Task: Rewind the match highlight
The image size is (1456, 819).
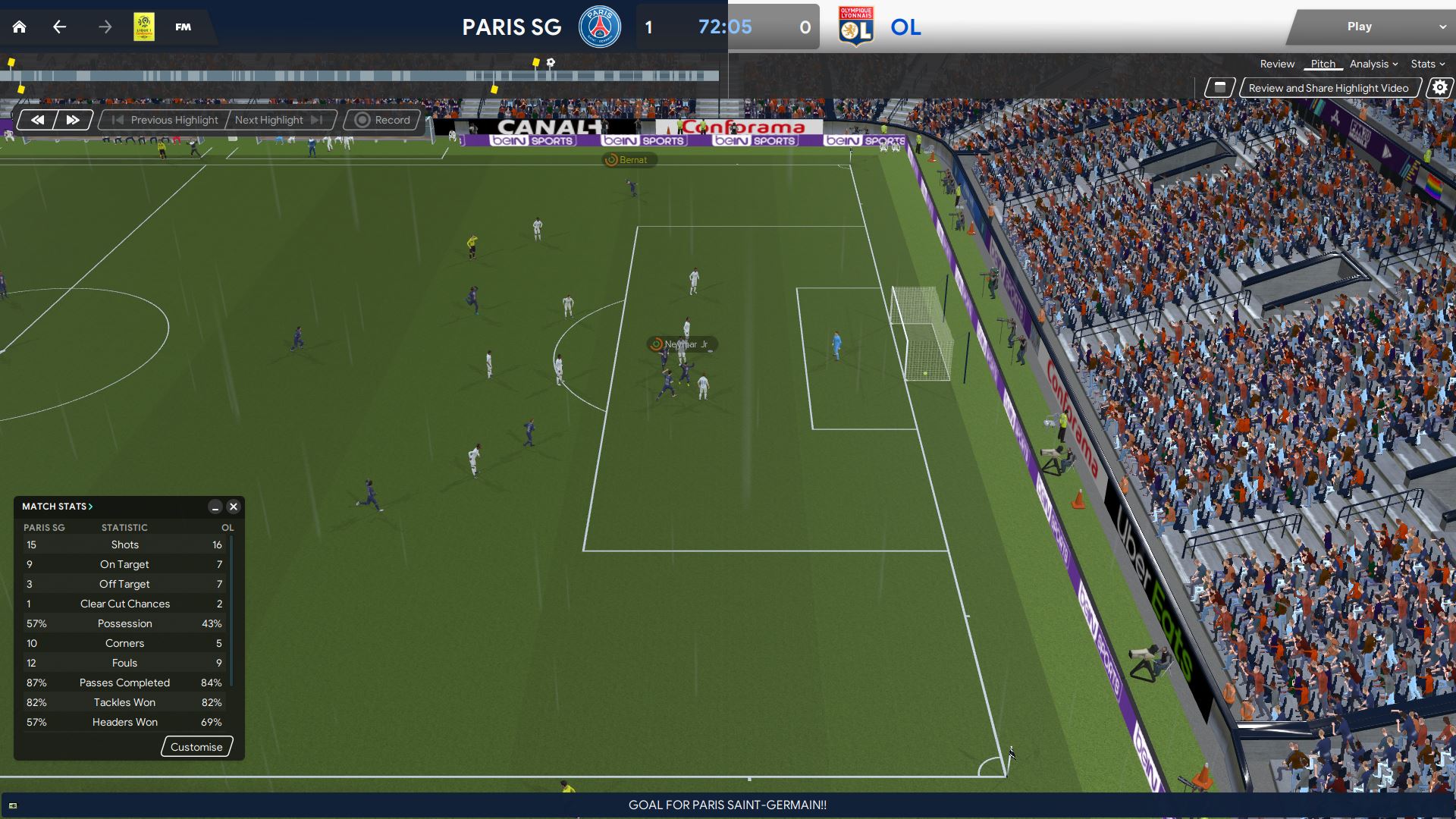Action: (x=37, y=120)
